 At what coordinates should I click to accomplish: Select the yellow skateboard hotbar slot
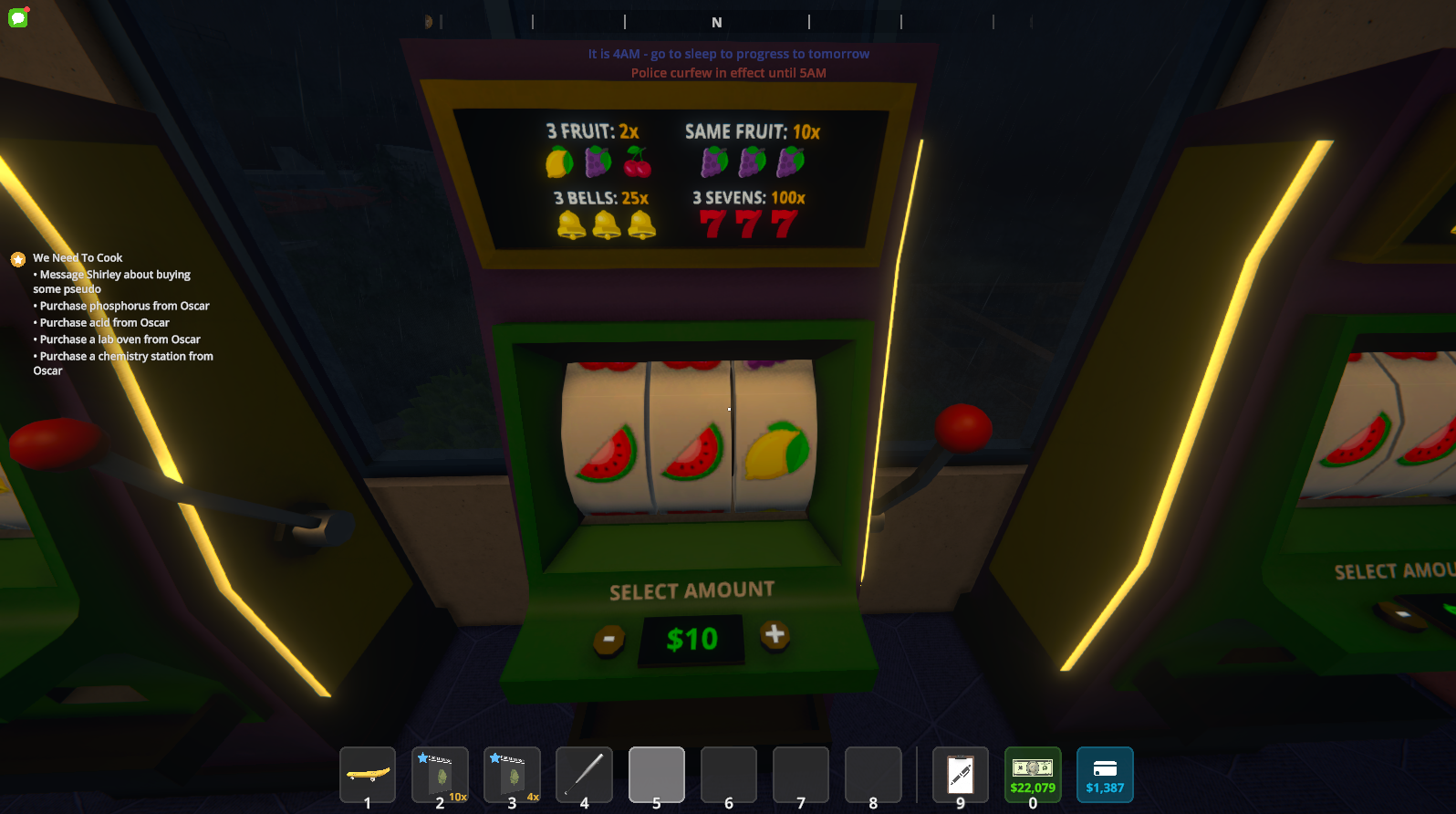368,774
